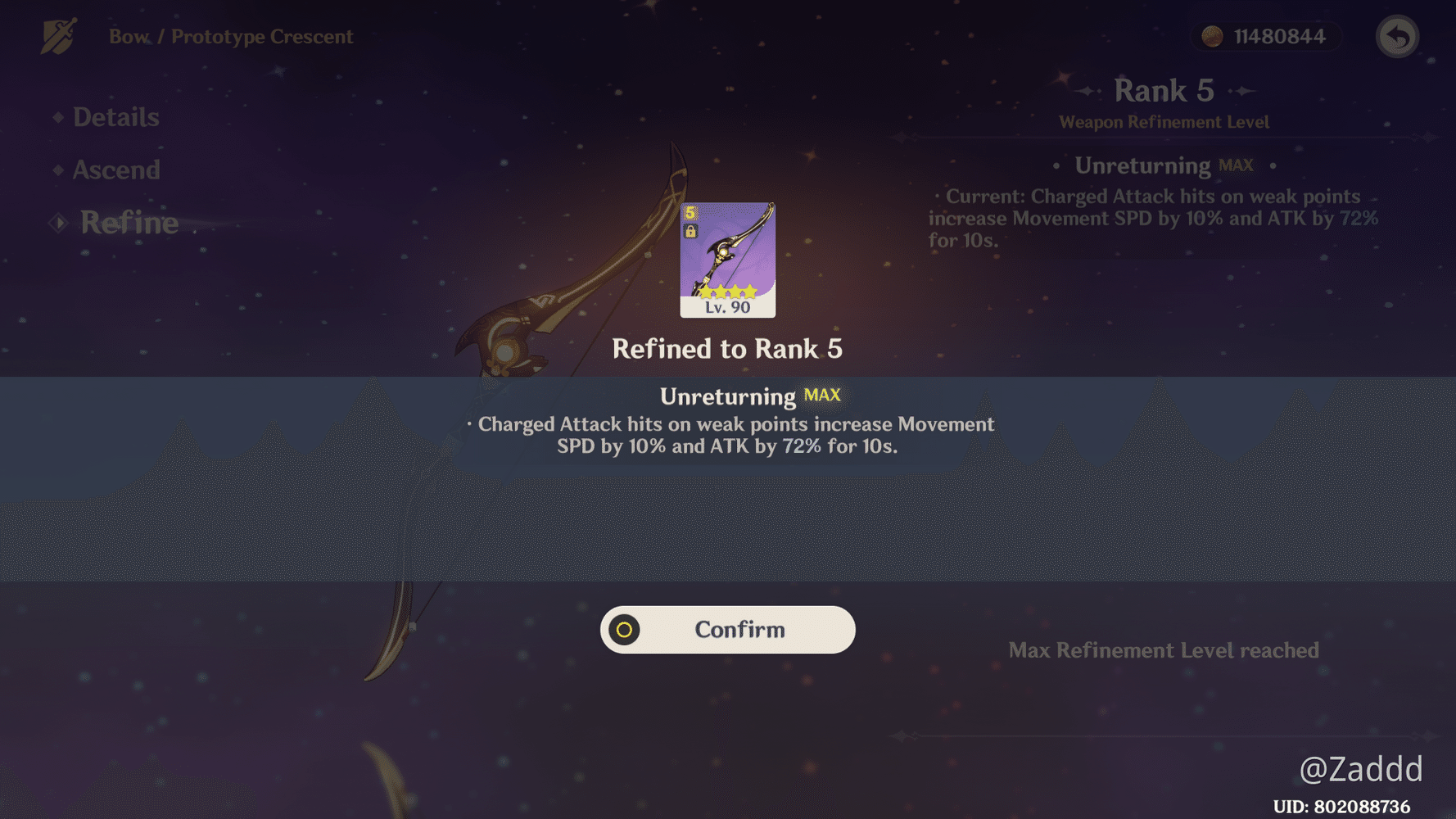Toggle the Unreturning MAX label

tap(750, 396)
